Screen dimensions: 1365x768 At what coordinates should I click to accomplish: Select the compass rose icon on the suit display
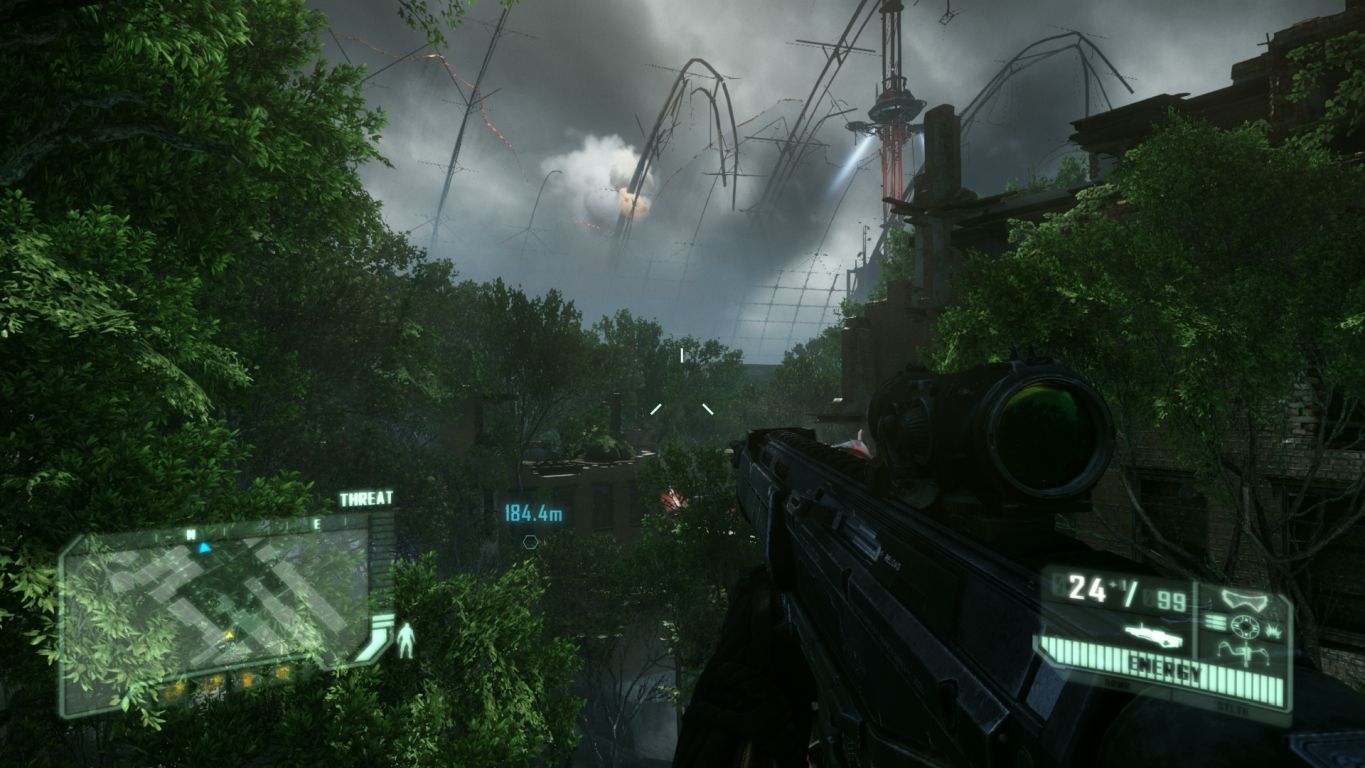click(x=1245, y=625)
